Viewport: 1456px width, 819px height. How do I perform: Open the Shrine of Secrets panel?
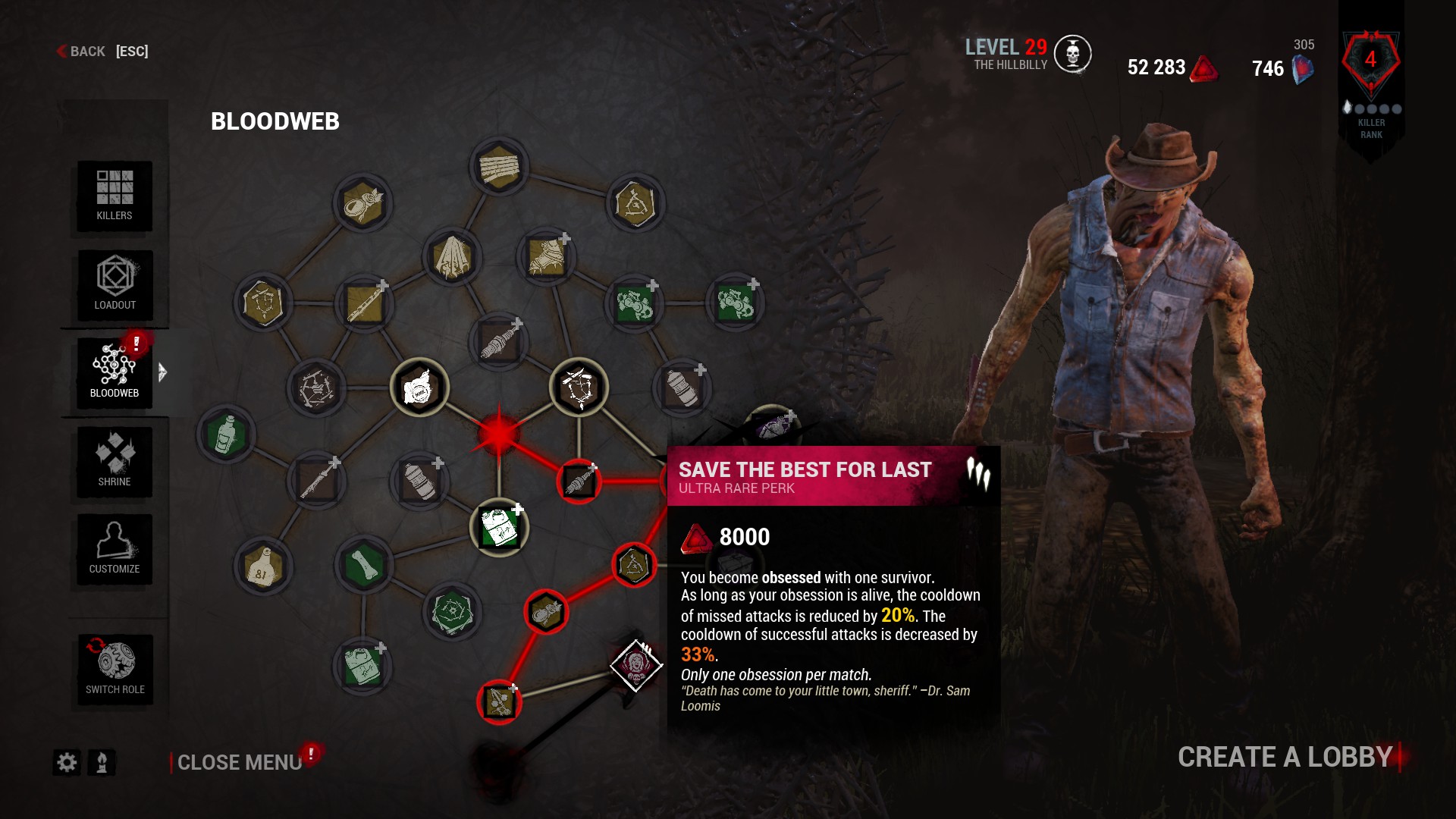tap(114, 461)
